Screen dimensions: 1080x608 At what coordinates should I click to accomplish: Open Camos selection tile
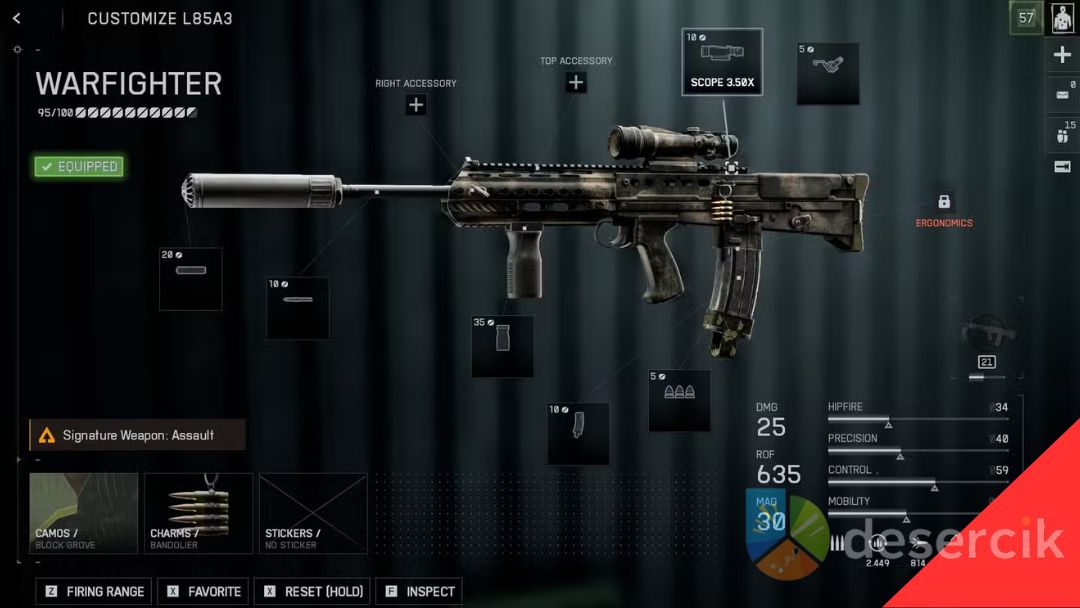tap(83, 513)
